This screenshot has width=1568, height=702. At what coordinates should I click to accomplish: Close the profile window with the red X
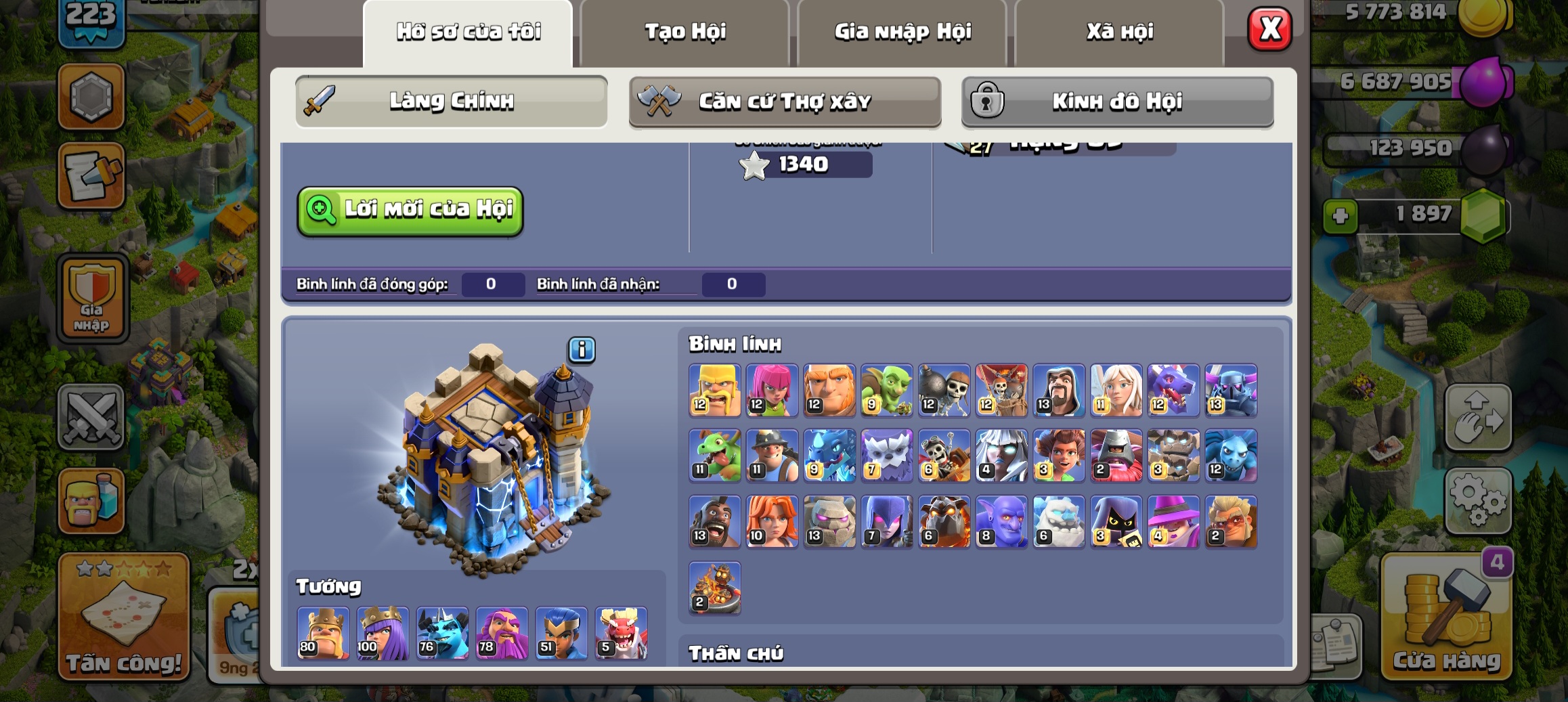click(1269, 30)
